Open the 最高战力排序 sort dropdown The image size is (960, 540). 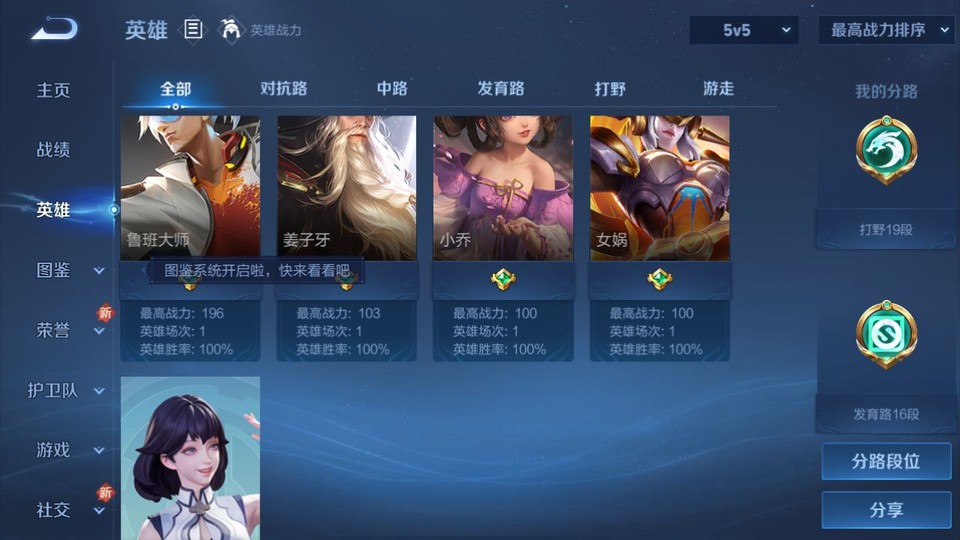[x=887, y=30]
